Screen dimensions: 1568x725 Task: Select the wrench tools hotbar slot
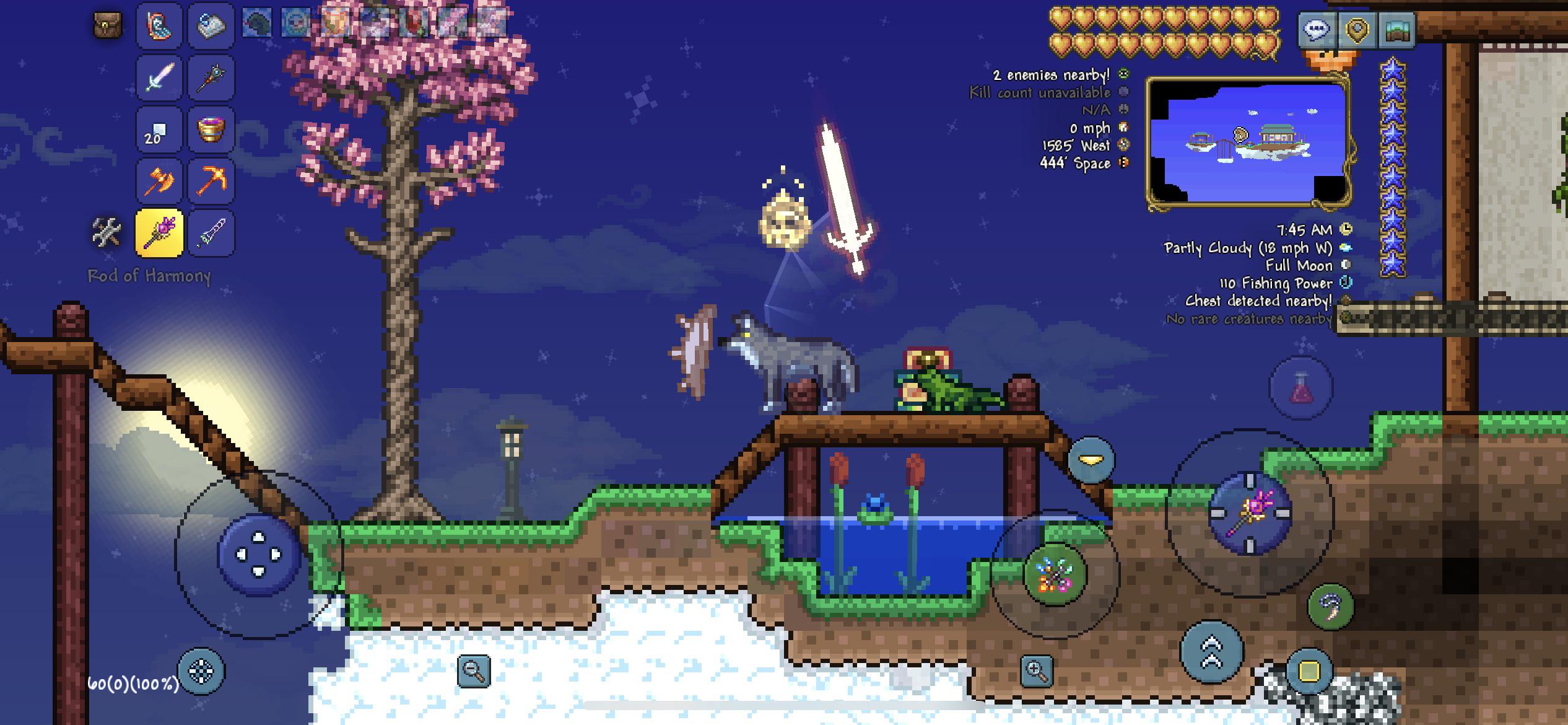point(107,232)
